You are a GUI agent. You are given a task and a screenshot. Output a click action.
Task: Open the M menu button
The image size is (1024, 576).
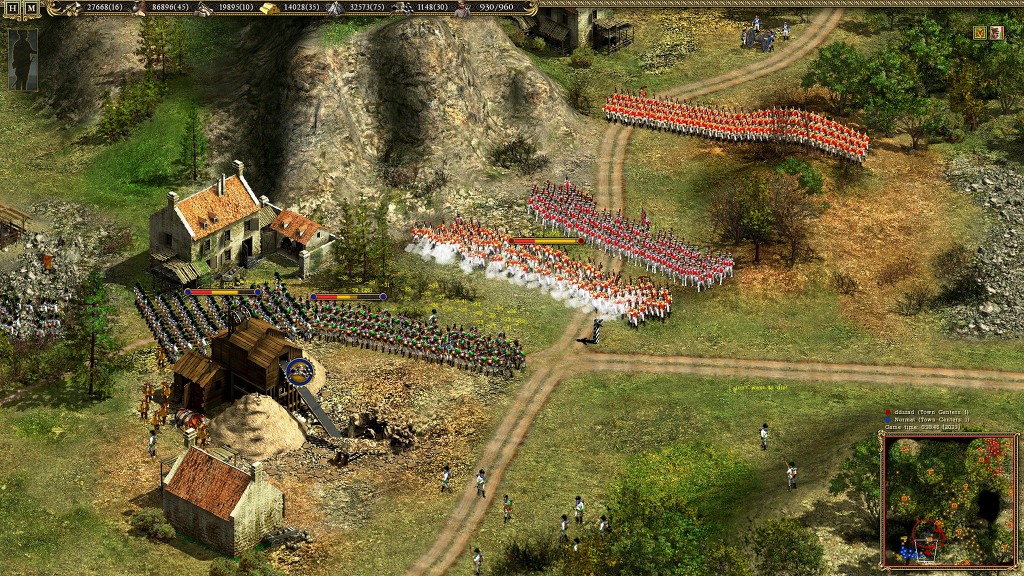(x=32, y=8)
